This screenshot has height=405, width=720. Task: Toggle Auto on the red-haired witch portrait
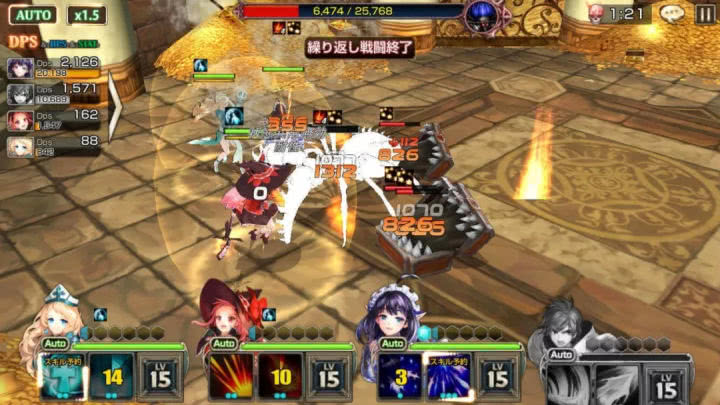(x=223, y=344)
